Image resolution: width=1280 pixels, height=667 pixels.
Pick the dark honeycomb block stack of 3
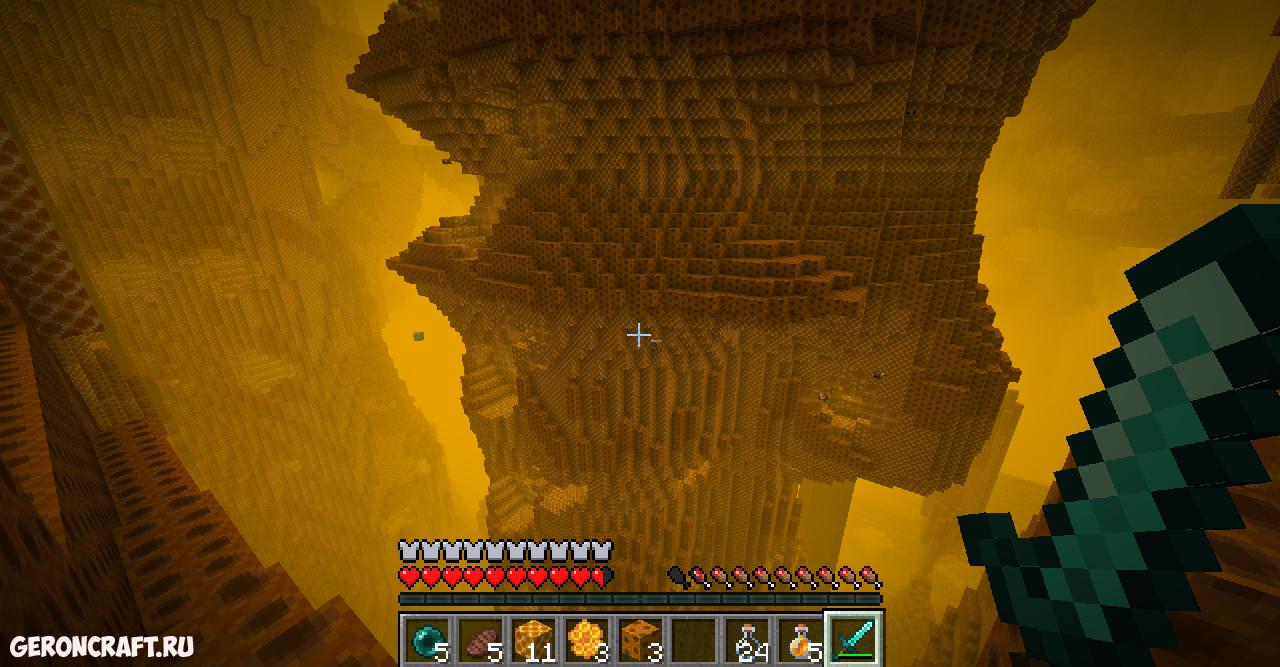pyautogui.click(x=640, y=638)
